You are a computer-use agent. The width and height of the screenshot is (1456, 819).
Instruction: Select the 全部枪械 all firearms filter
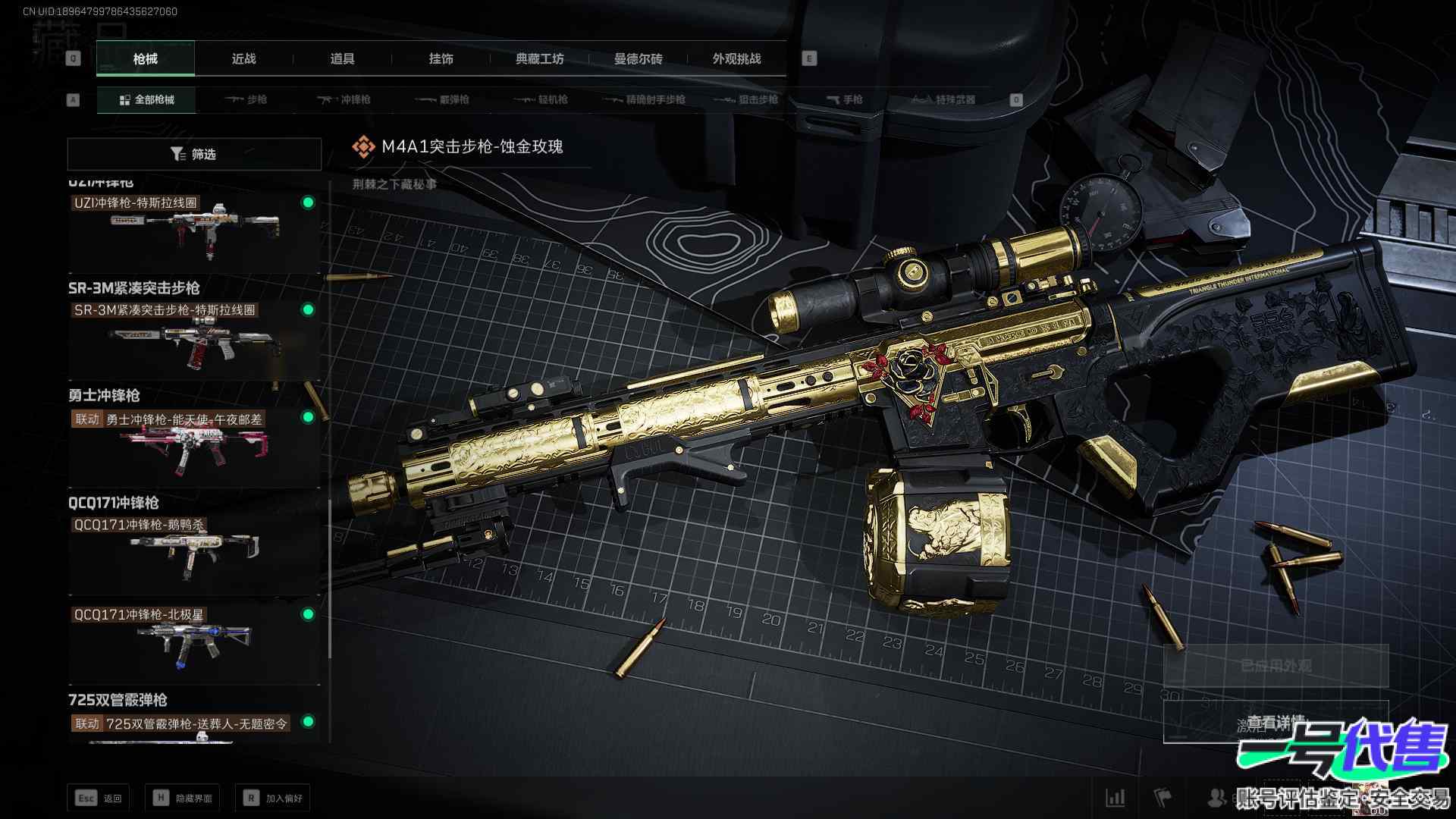146,100
